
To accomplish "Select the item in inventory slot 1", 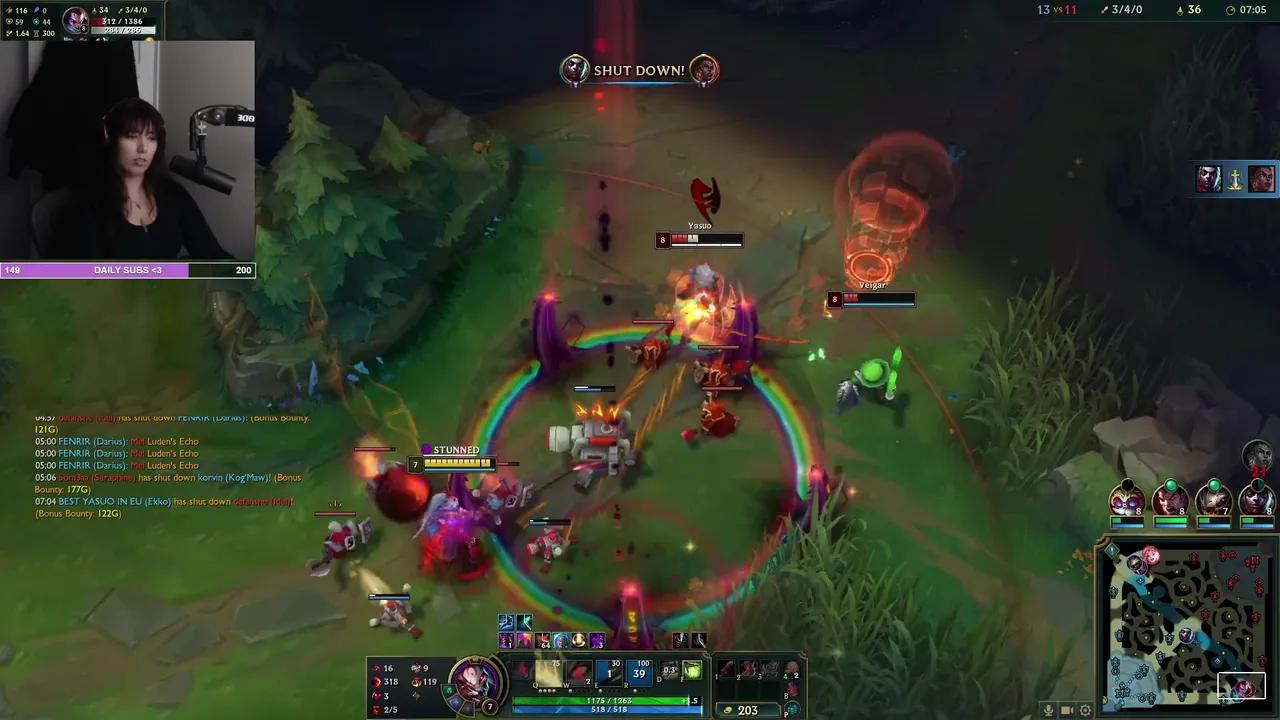I will 725,670.
